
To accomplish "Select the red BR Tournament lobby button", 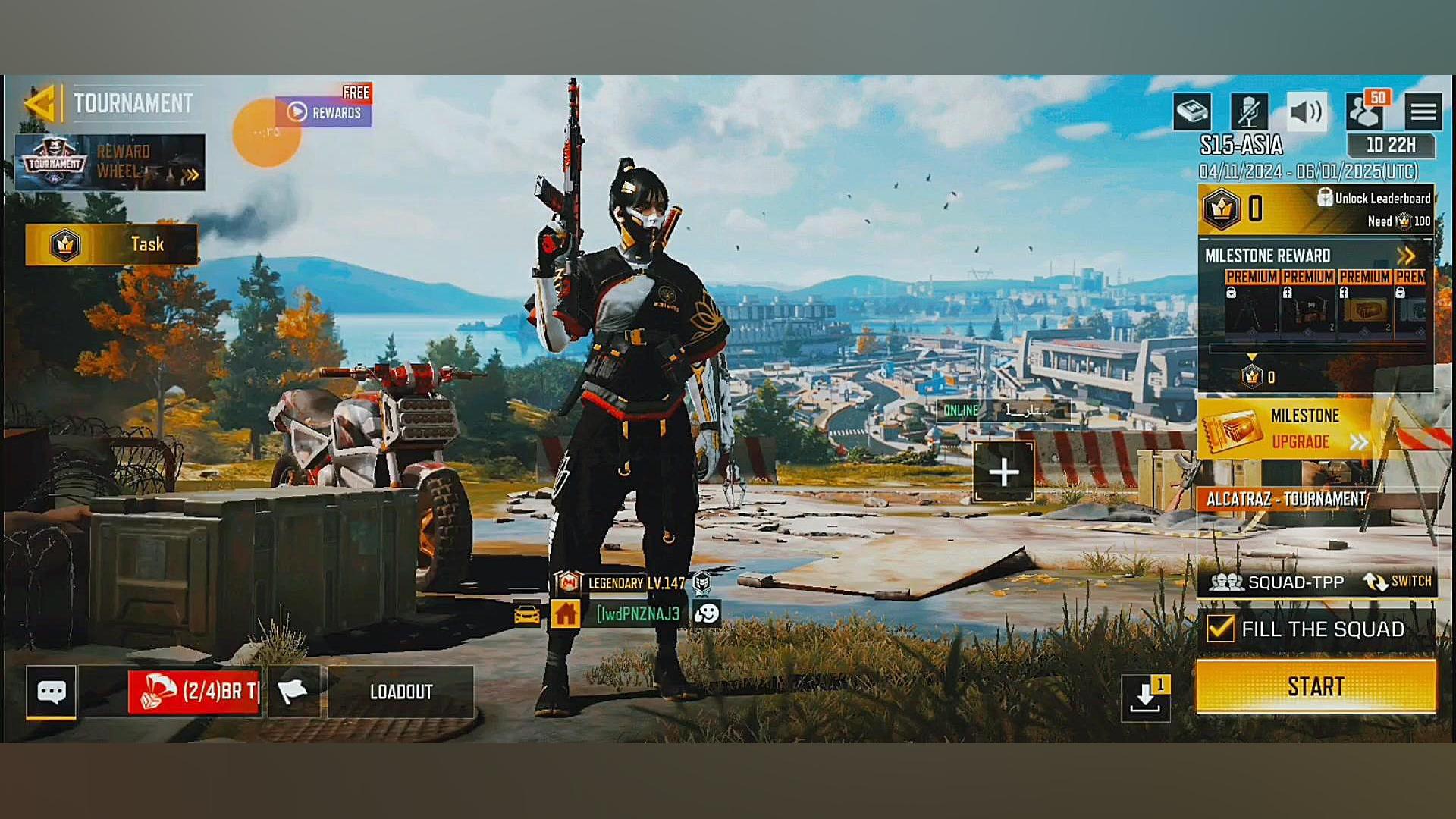I will 194,692.
